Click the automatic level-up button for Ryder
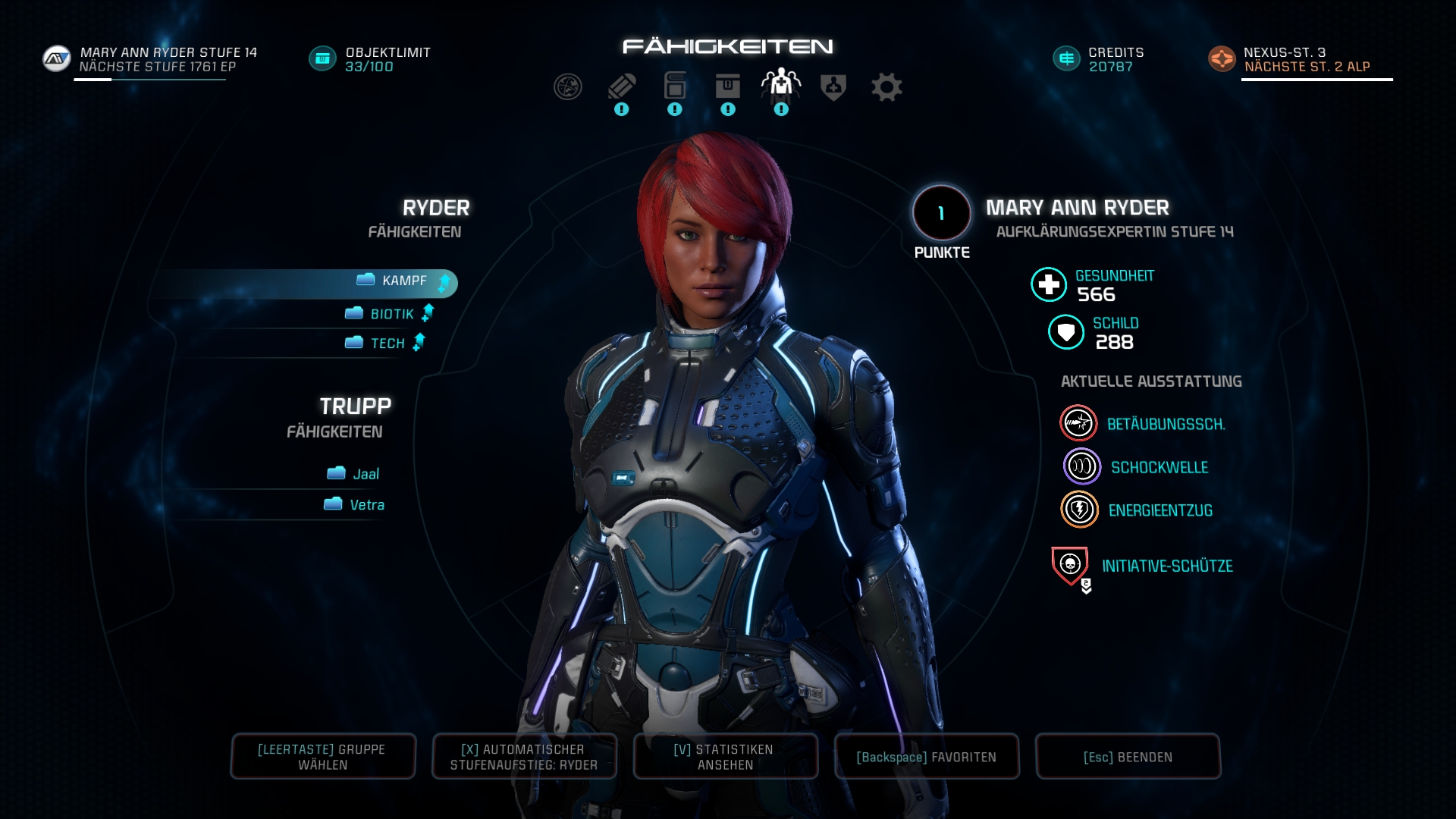The image size is (1456, 819). (523, 756)
